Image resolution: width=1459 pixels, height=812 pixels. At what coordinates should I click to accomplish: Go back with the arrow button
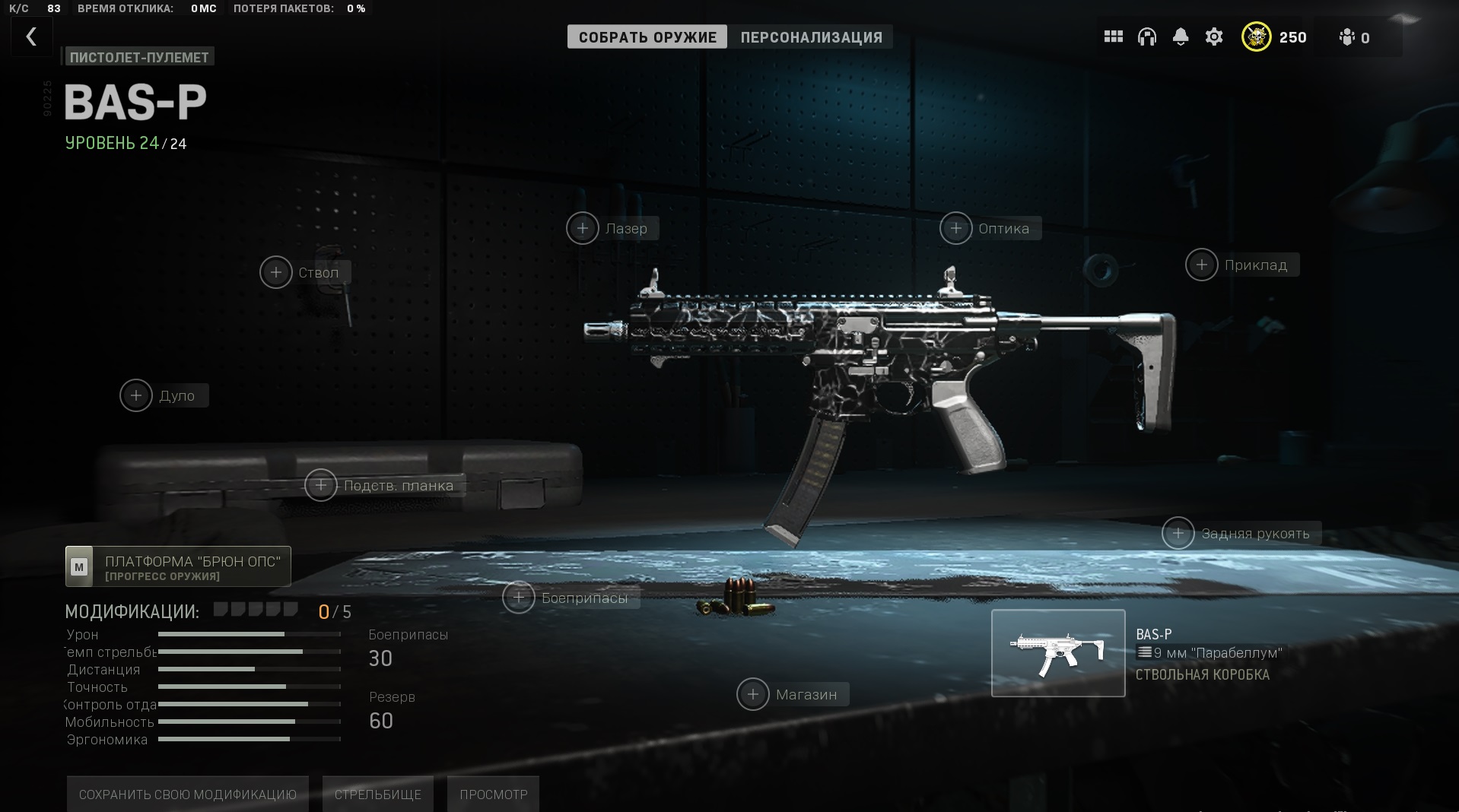(x=31, y=36)
